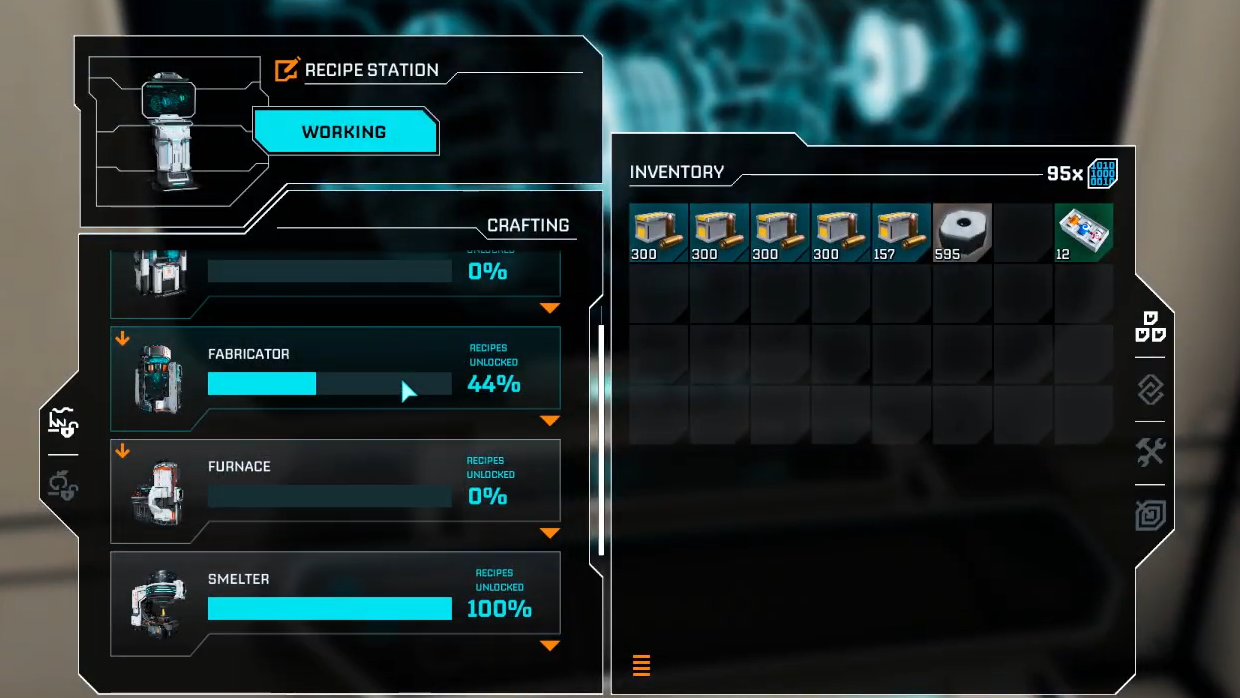Open the linked-squares checkmark tab

(x=1150, y=389)
